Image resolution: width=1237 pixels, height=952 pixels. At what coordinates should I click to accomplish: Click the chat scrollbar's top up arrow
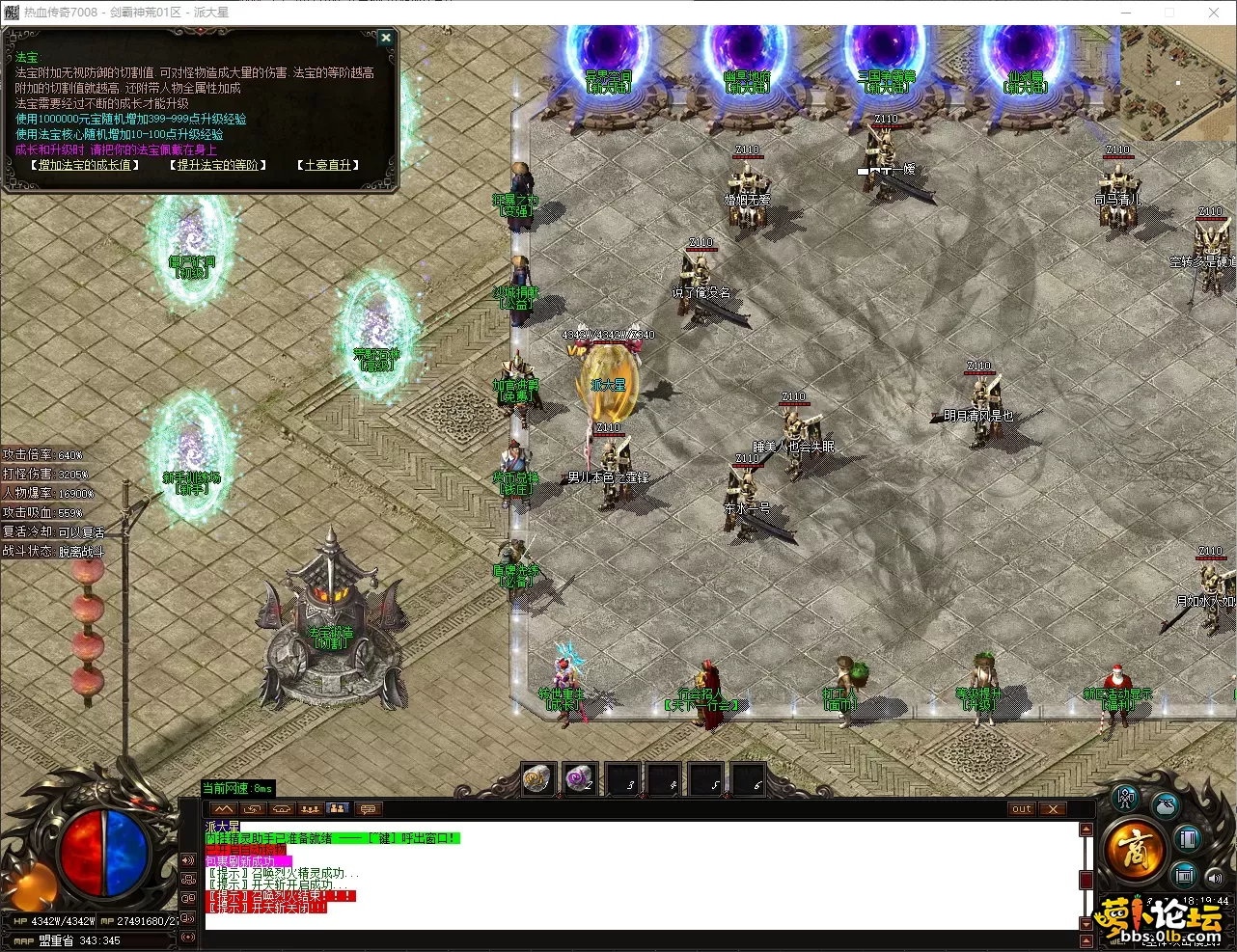pos(1086,830)
